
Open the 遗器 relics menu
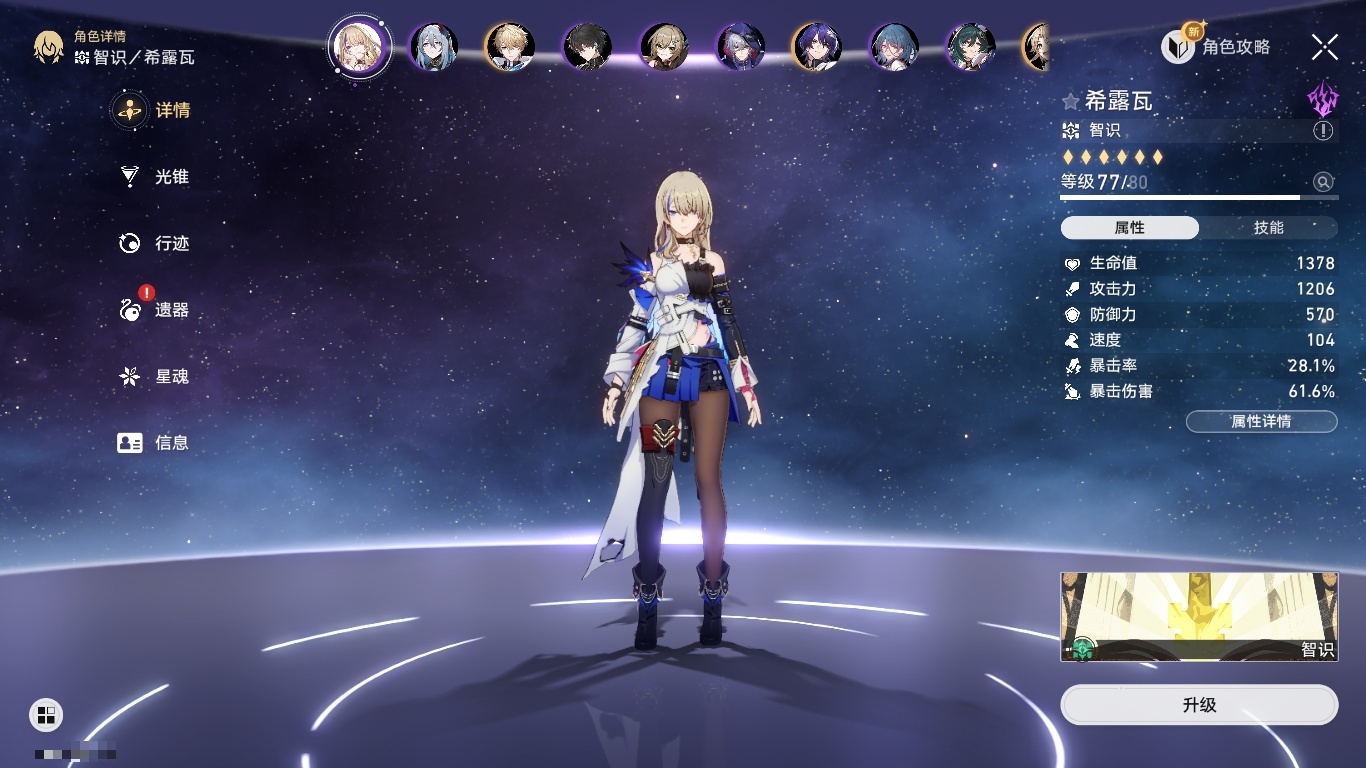(x=155, y=310)
